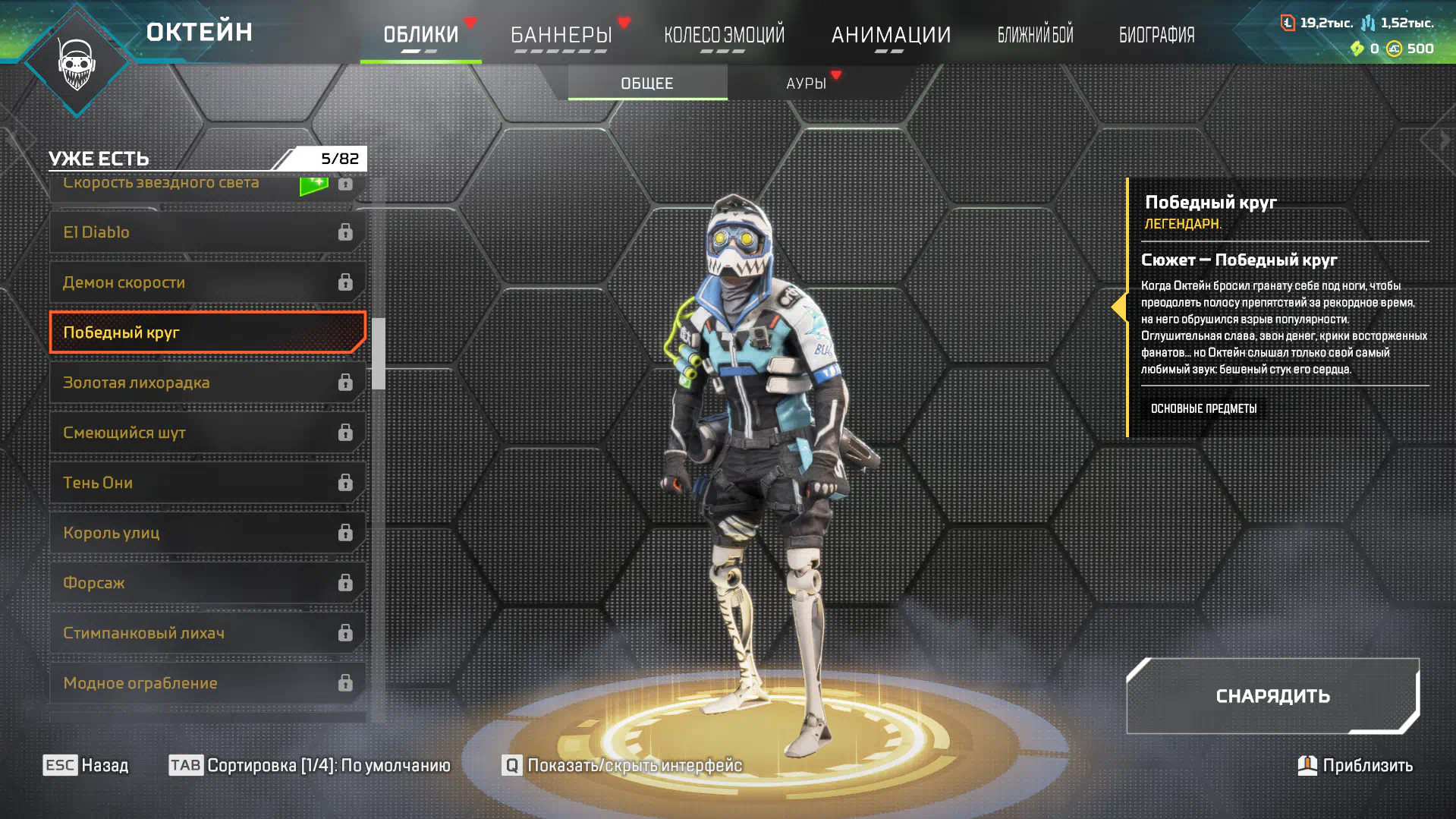Choose the Стимпанковый лихач skin
Screen dimensions: 1456x819
tap(206, 633)
